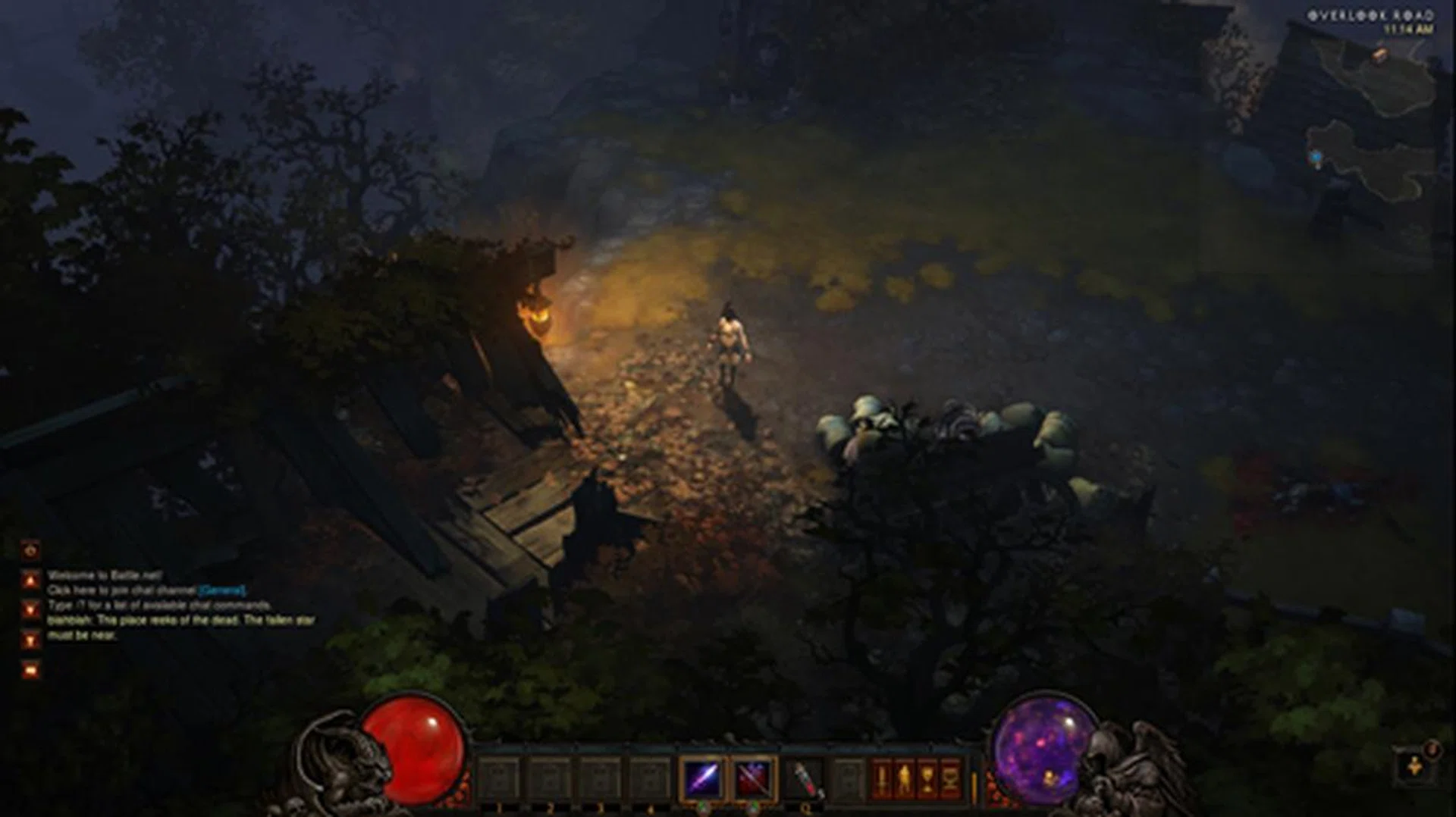Jump to the bottom of the chat log

(31, 640)
